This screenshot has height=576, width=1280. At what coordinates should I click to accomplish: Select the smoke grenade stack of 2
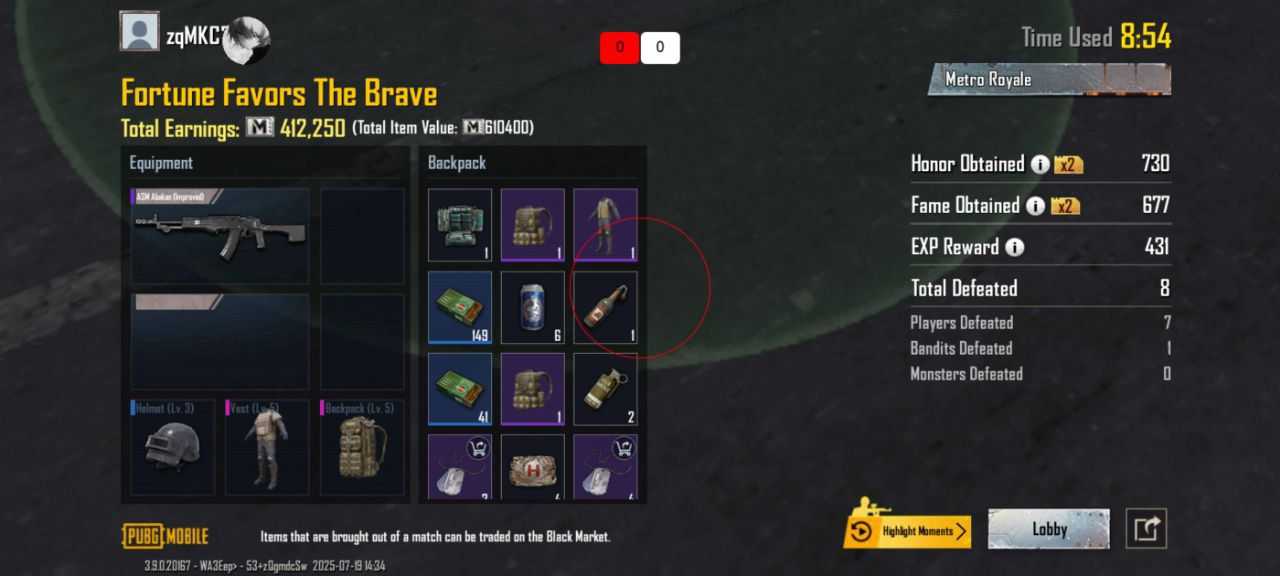pyautogui.click(x=605, y=389)
